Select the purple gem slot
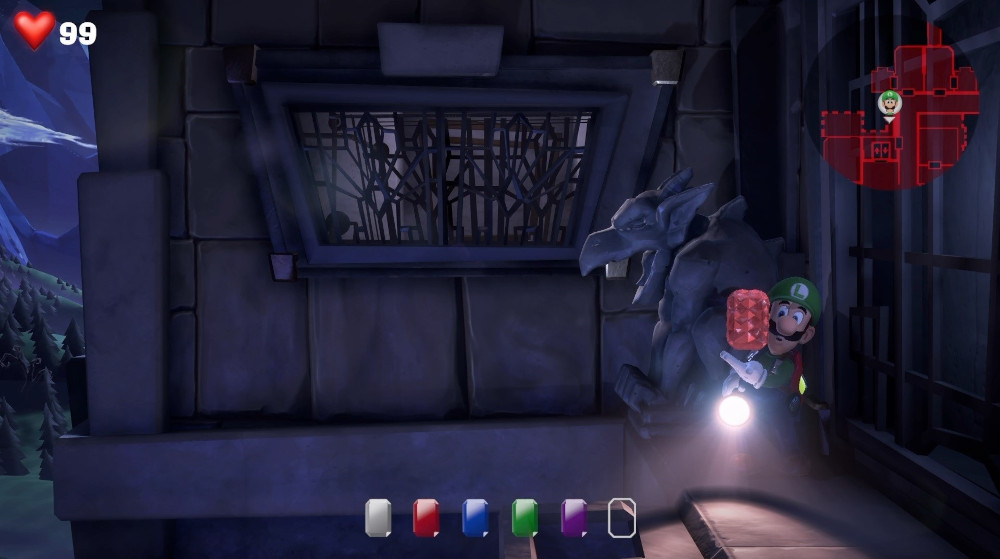The image size is (1000, 559). [573, 518]
